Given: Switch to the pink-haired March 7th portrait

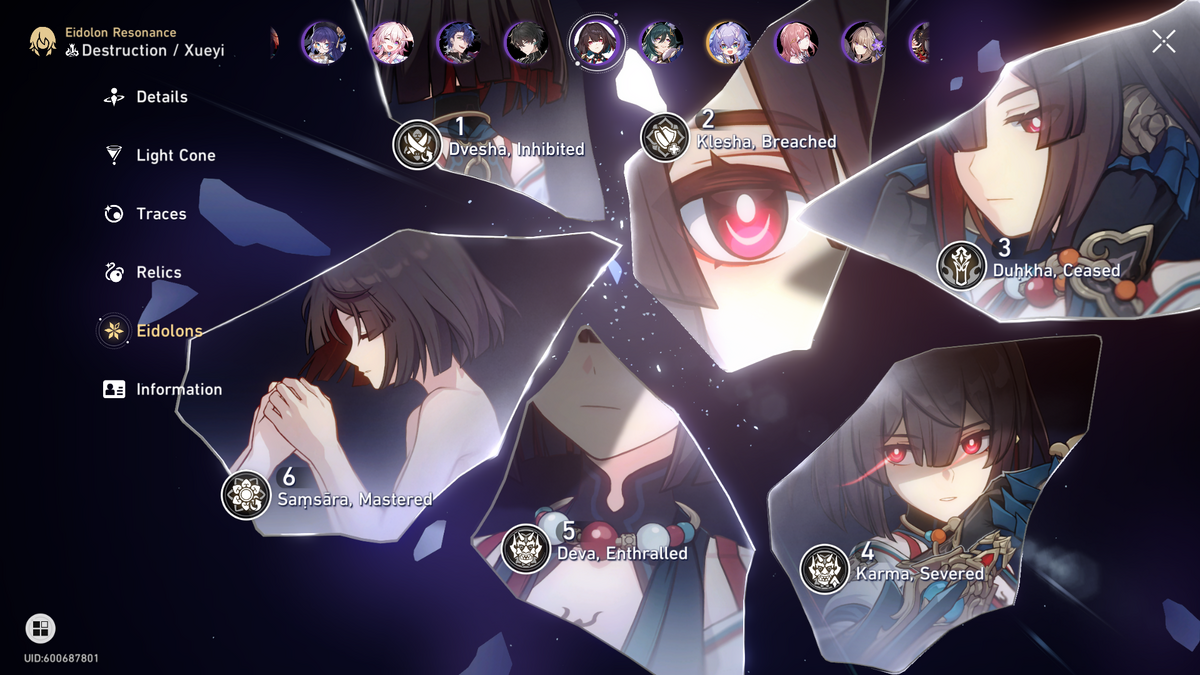Looking at the screenshot, I should [x=391, y=43].
